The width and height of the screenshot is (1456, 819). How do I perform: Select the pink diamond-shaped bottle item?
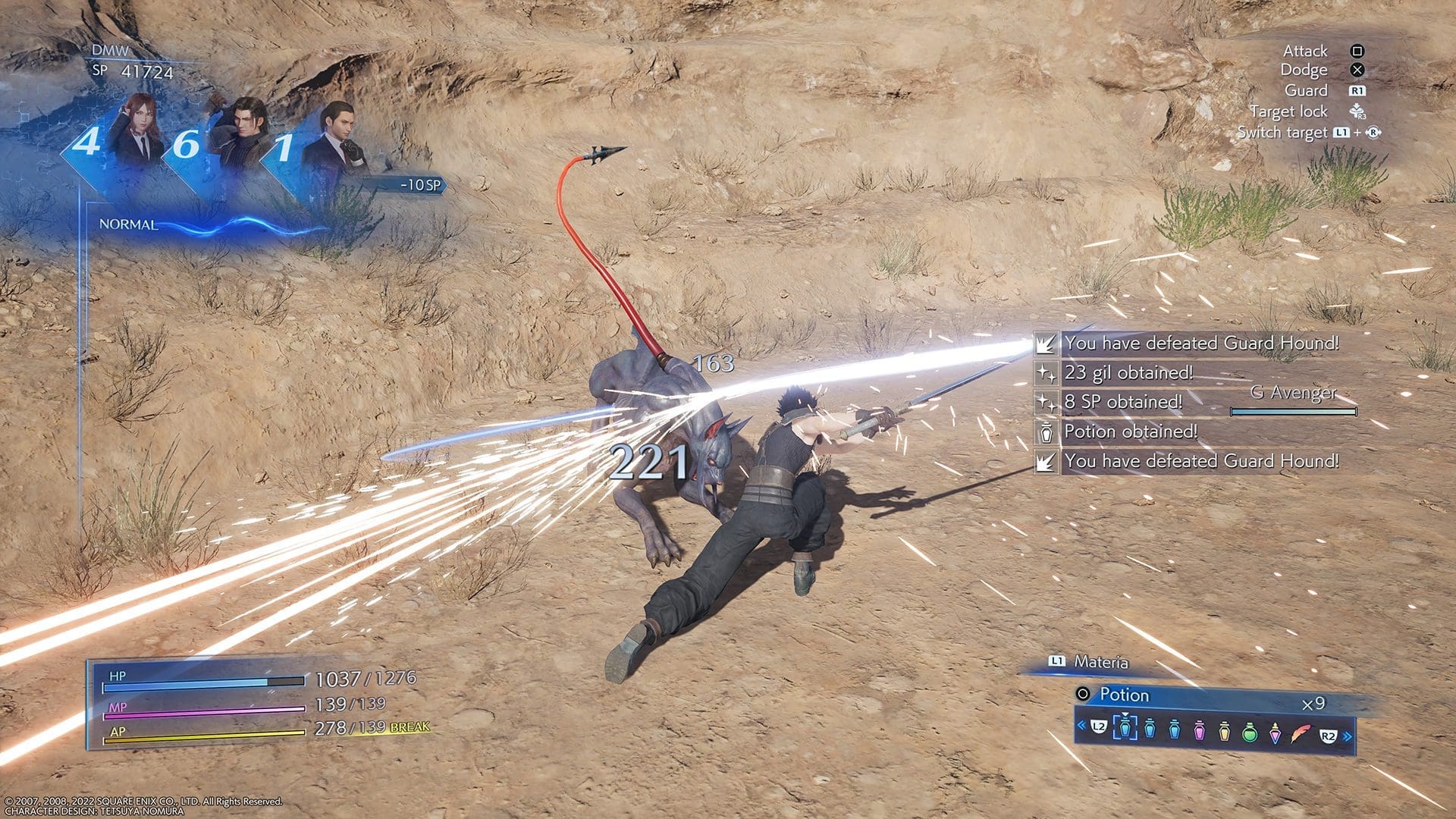(x=1276, y=730)
